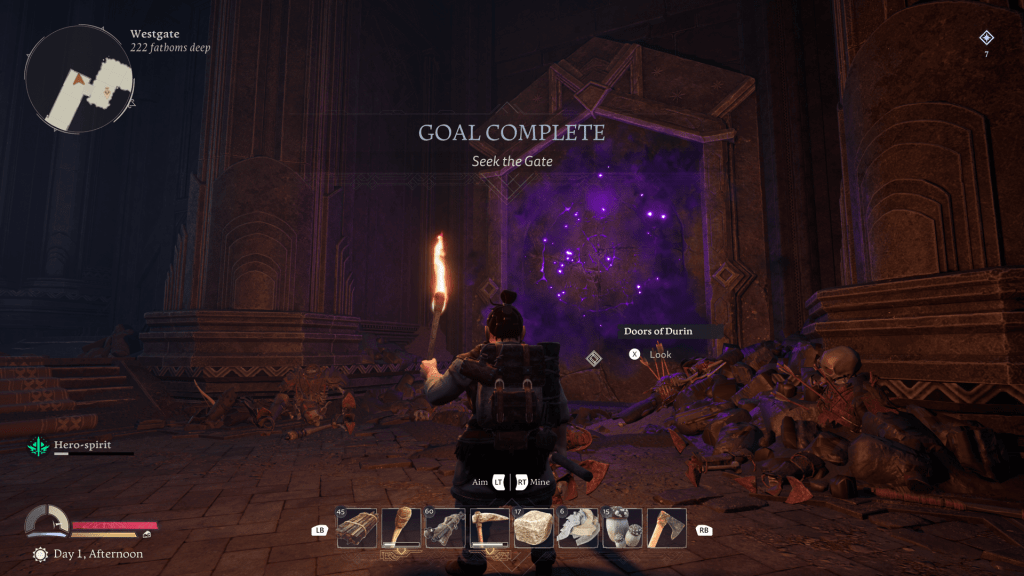This screenshot has width=1024, height=576.
Task: Select the stone block hotbar slot
Action: click(x=534, y=528)
